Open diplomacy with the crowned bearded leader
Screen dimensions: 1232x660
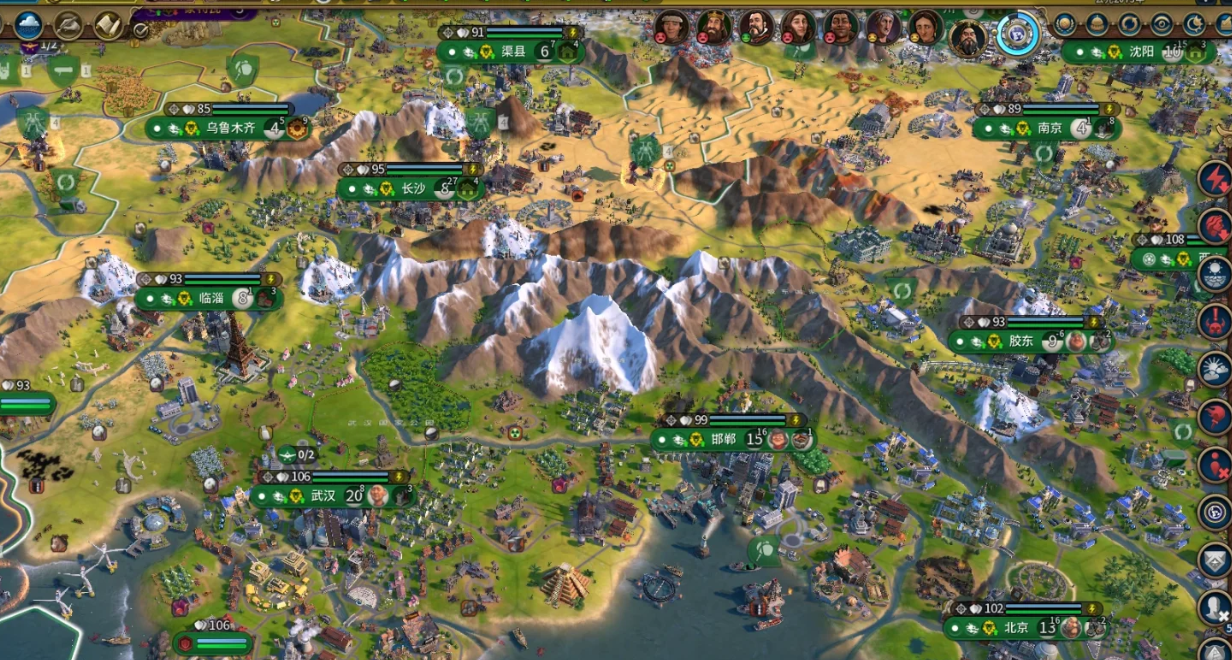pos(714,26)
